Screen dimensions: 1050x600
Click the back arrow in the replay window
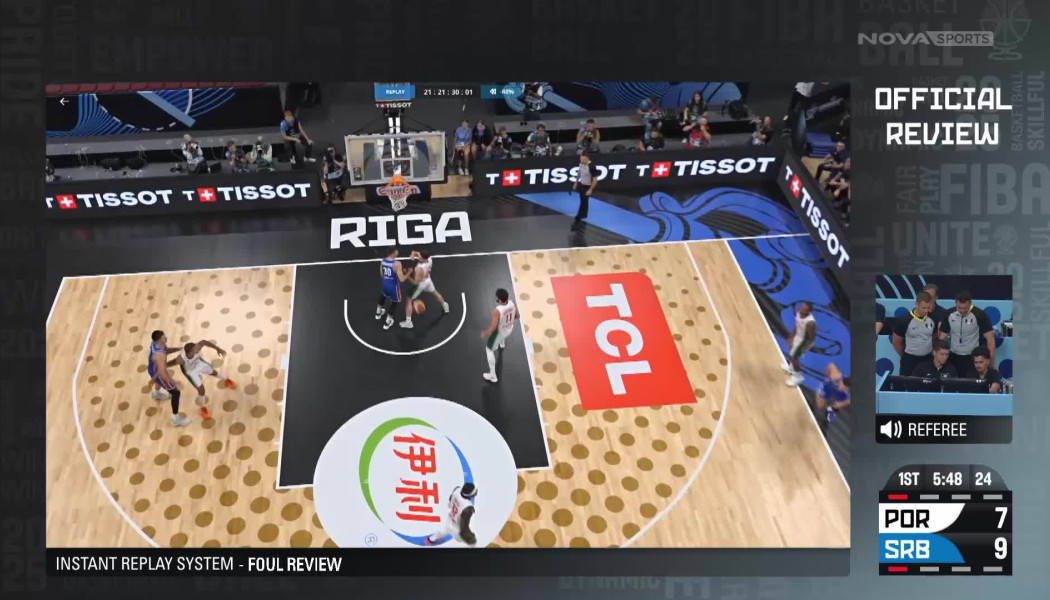[x=64, y=101]
